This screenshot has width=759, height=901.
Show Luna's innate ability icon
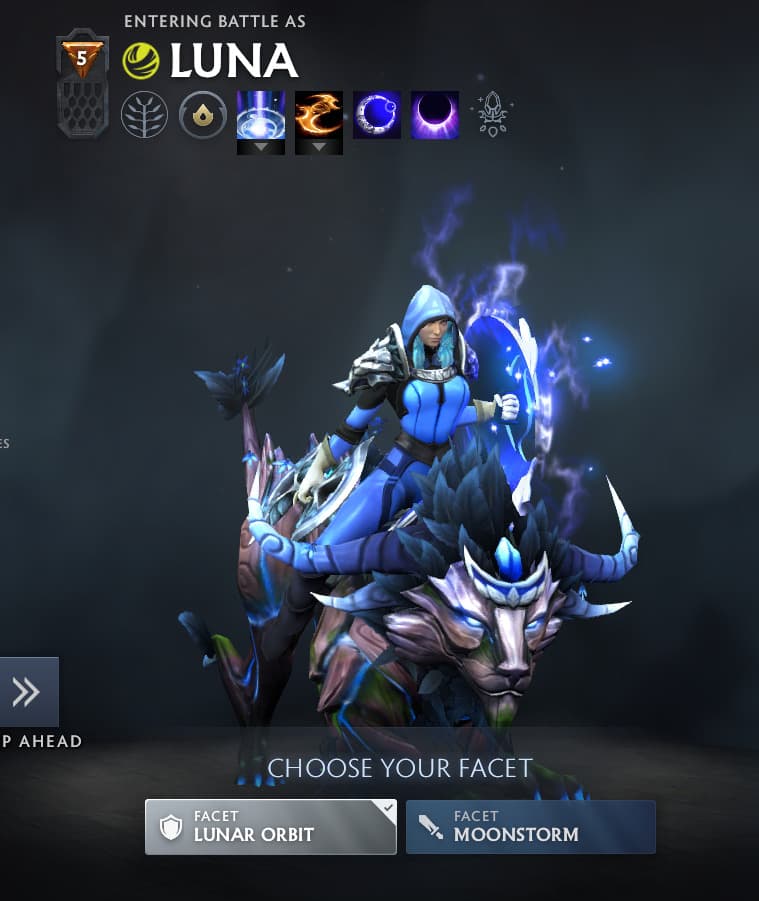(203, 115)
